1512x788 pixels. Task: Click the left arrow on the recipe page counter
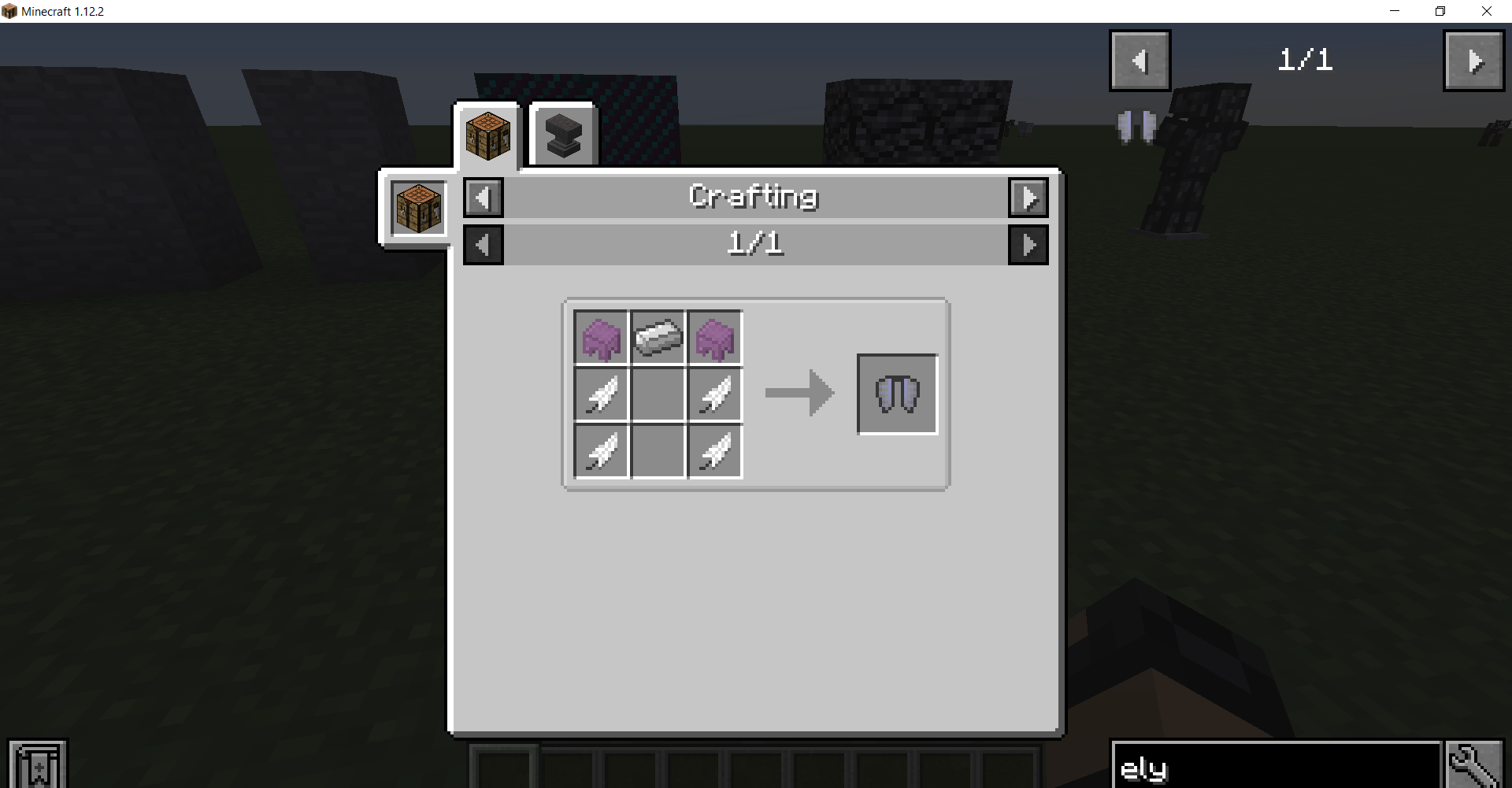tap(483, 244)
